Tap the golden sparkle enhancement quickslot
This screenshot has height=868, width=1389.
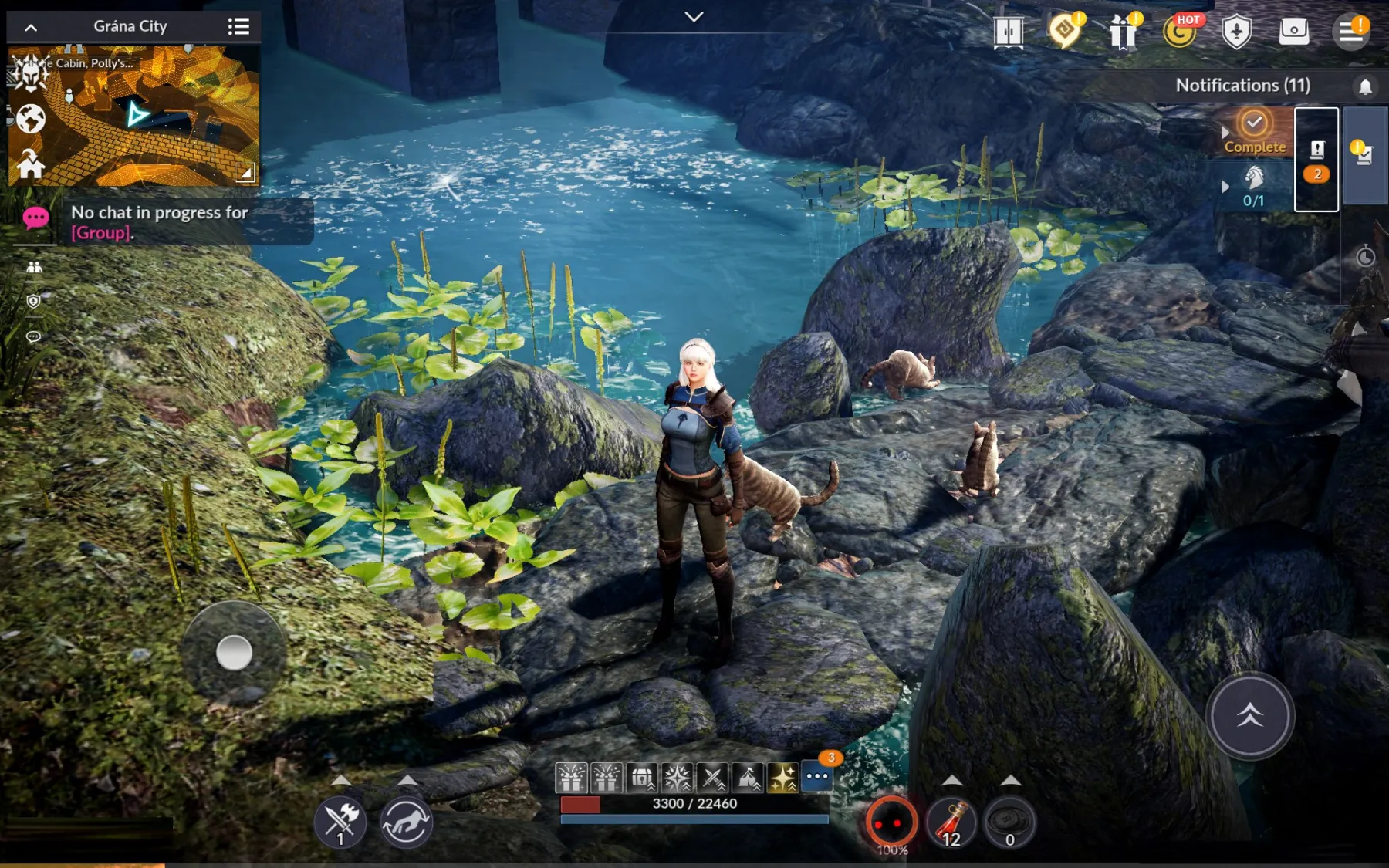point(781,778)
